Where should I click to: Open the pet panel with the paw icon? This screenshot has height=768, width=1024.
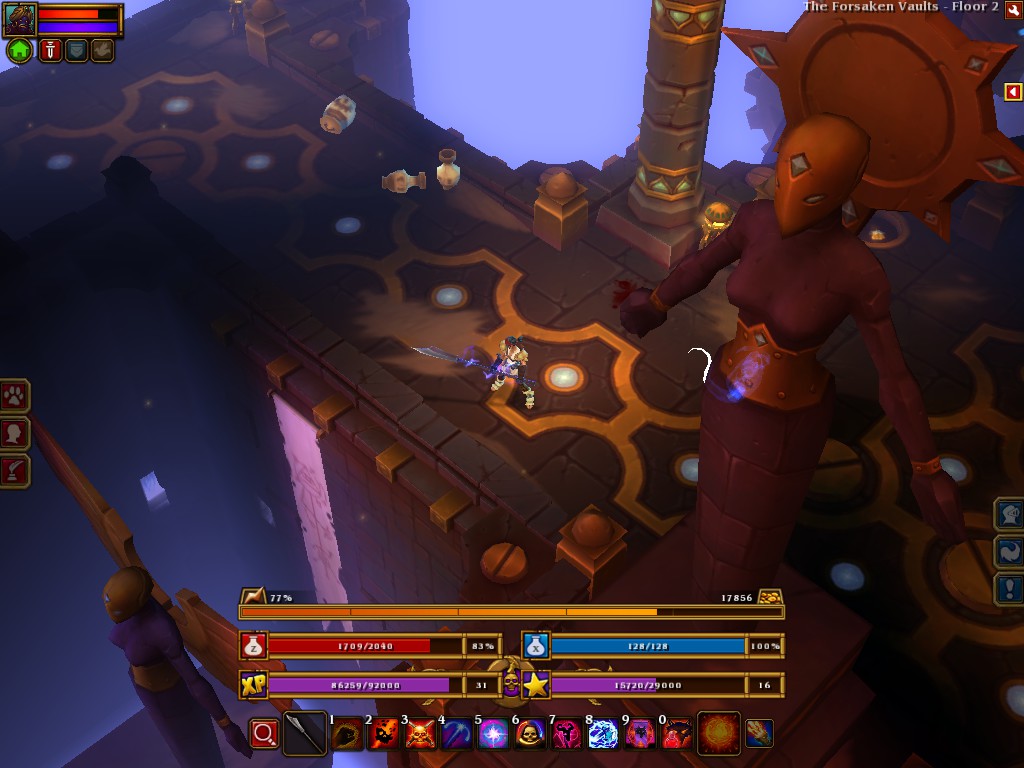coord(14,396)
